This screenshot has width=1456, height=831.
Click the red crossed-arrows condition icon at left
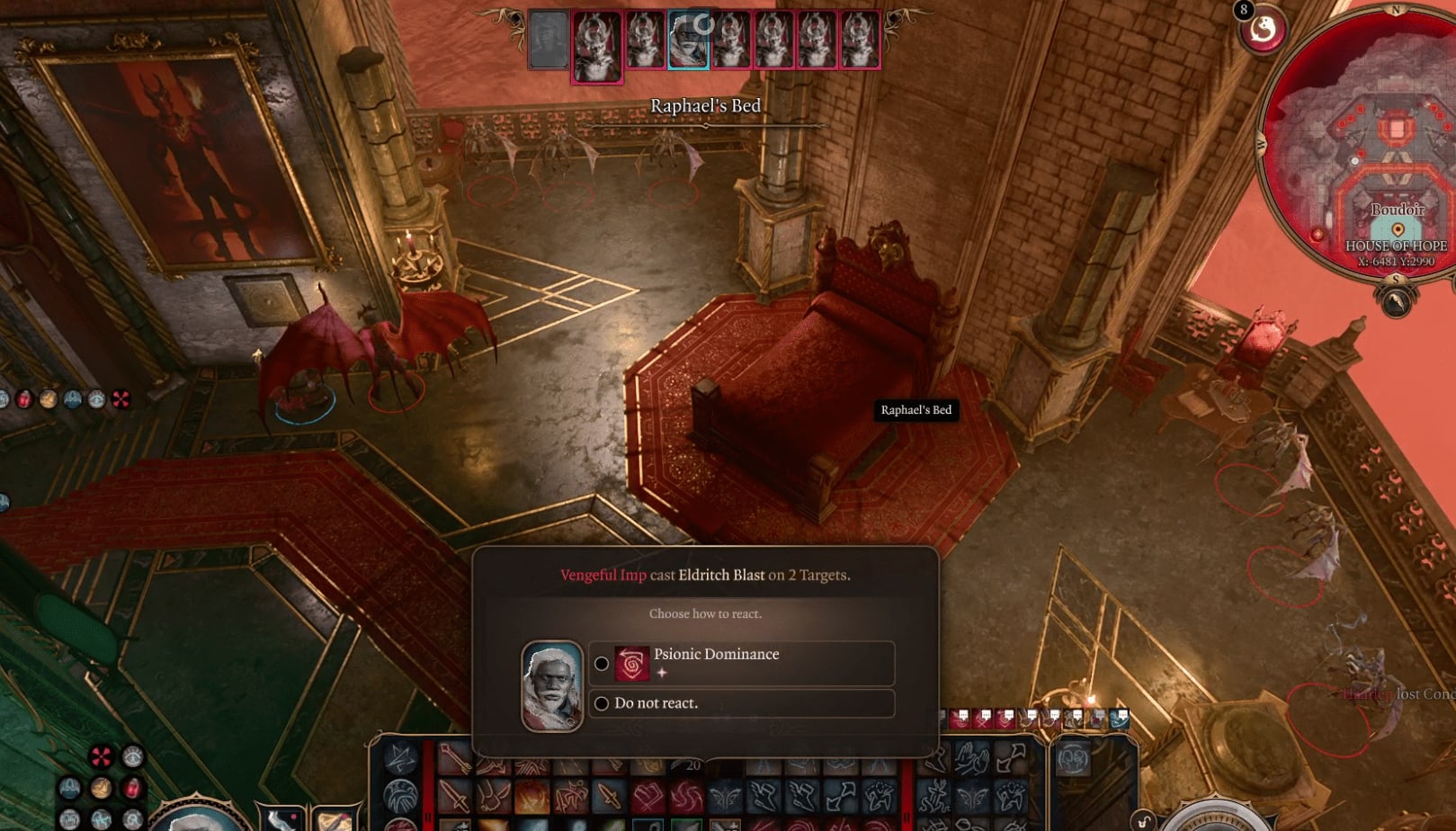(121, 399)
